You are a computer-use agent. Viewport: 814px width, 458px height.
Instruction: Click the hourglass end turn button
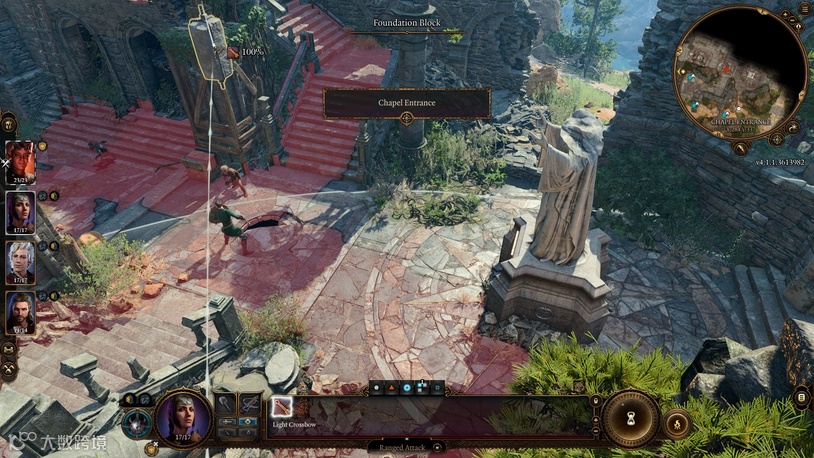pos(631,418)
